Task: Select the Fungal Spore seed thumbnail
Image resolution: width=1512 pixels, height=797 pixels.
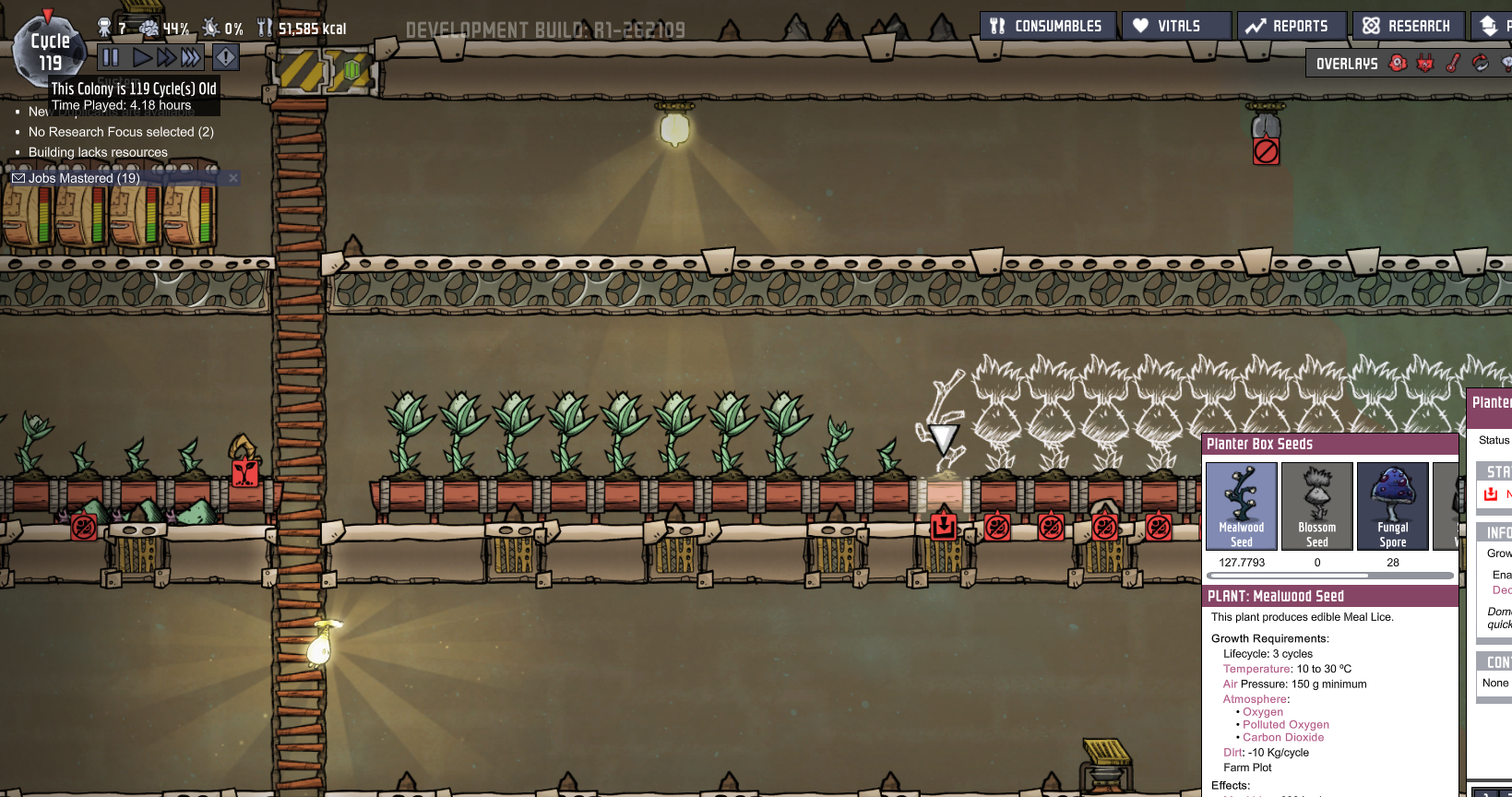Action: 1392,506
